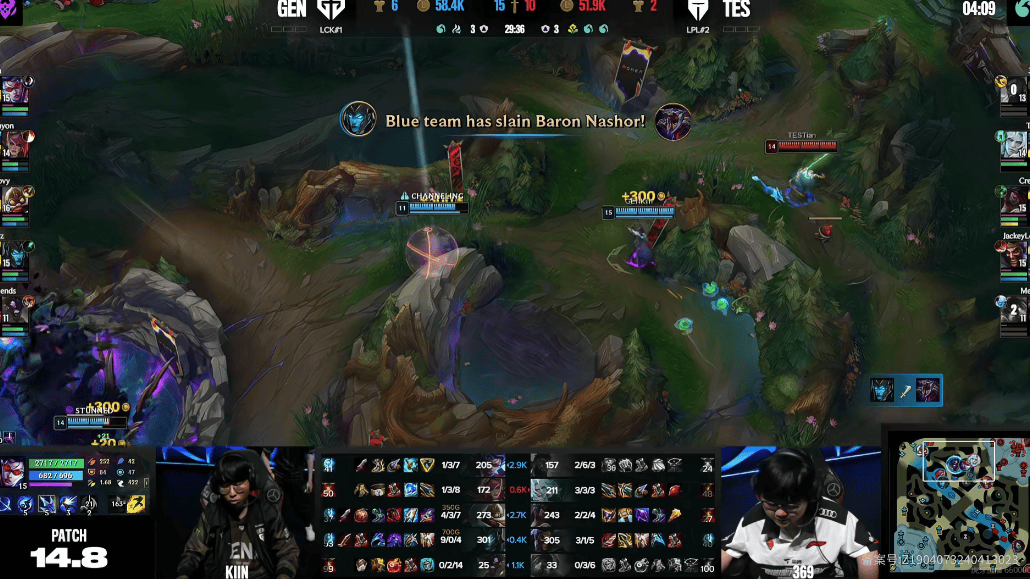Select the champion portrait with level 15 in bottom-left panel

(14, 470)
